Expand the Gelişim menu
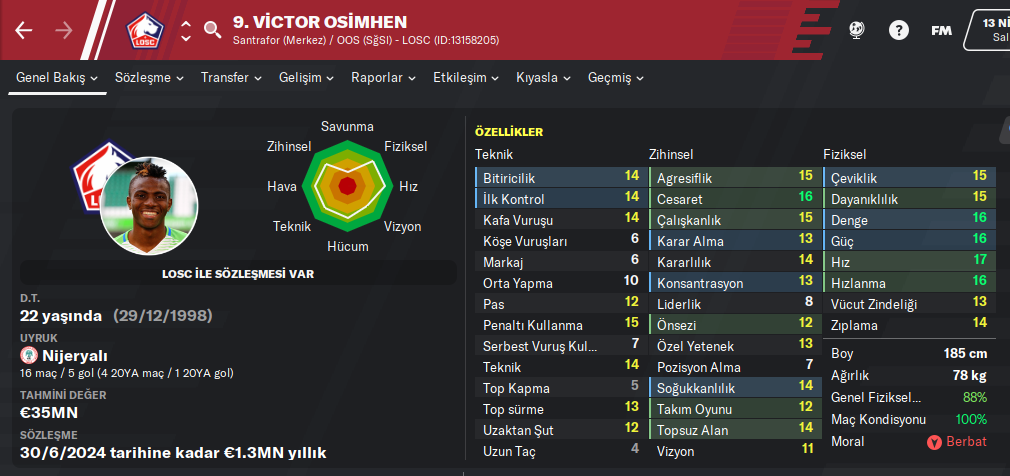Viewport: 1010px width, 476px height. (x=306, y=77)
